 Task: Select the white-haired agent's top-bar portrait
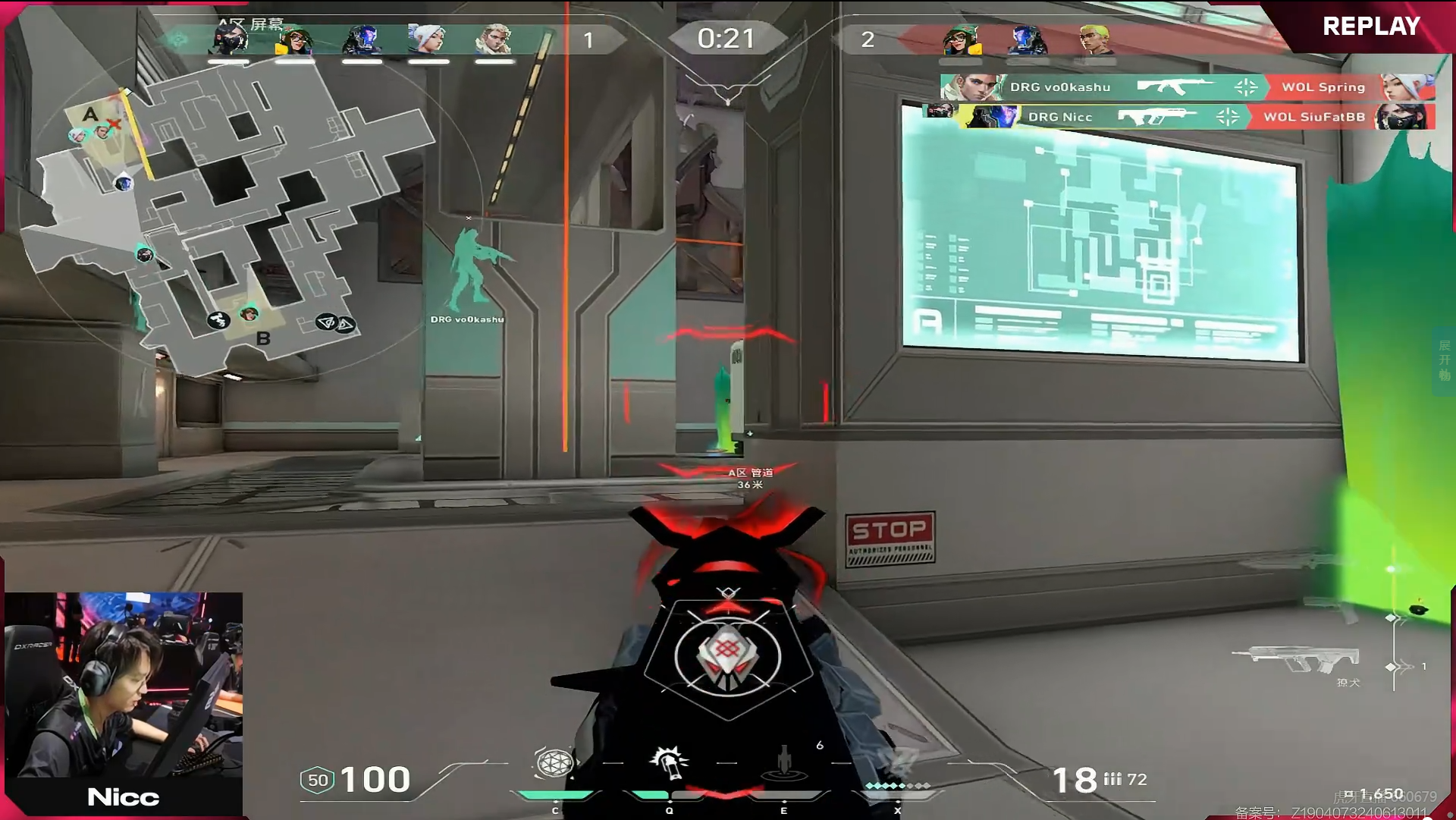pos(427,39)
